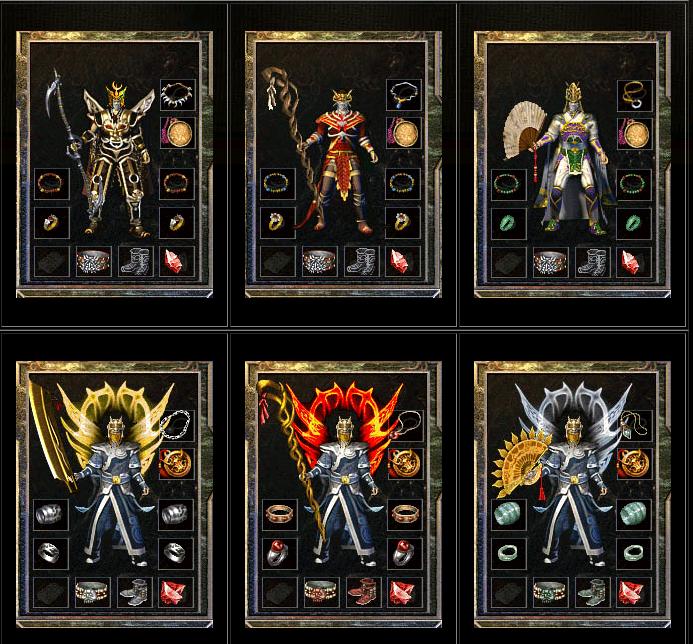
Task: Select the blue pendant necklace on the red-robed mage
Action: (405, 95)
